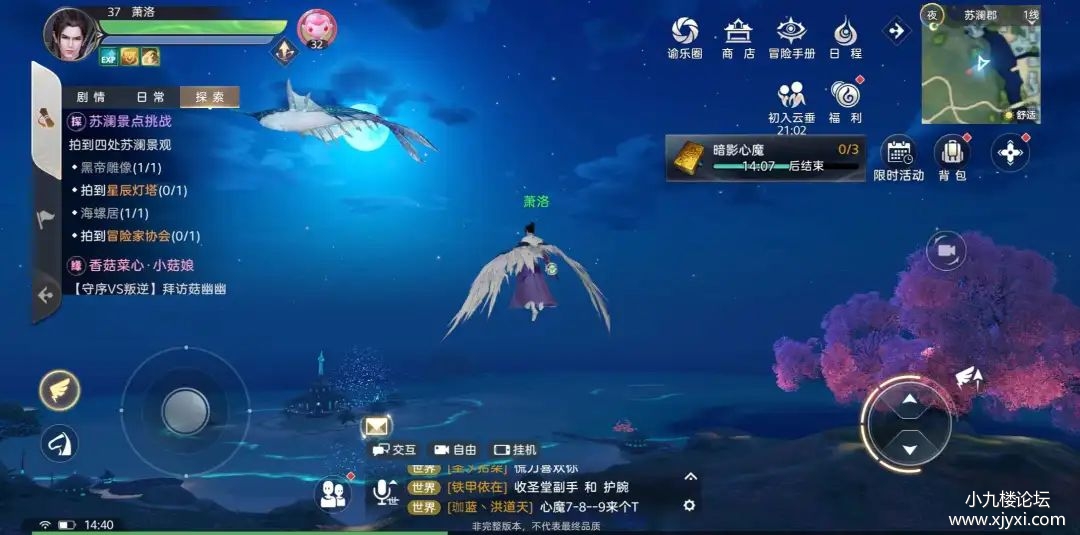Switch to the 日常 quest tab
Screen dimensions: 1080x535
[150, 97]
